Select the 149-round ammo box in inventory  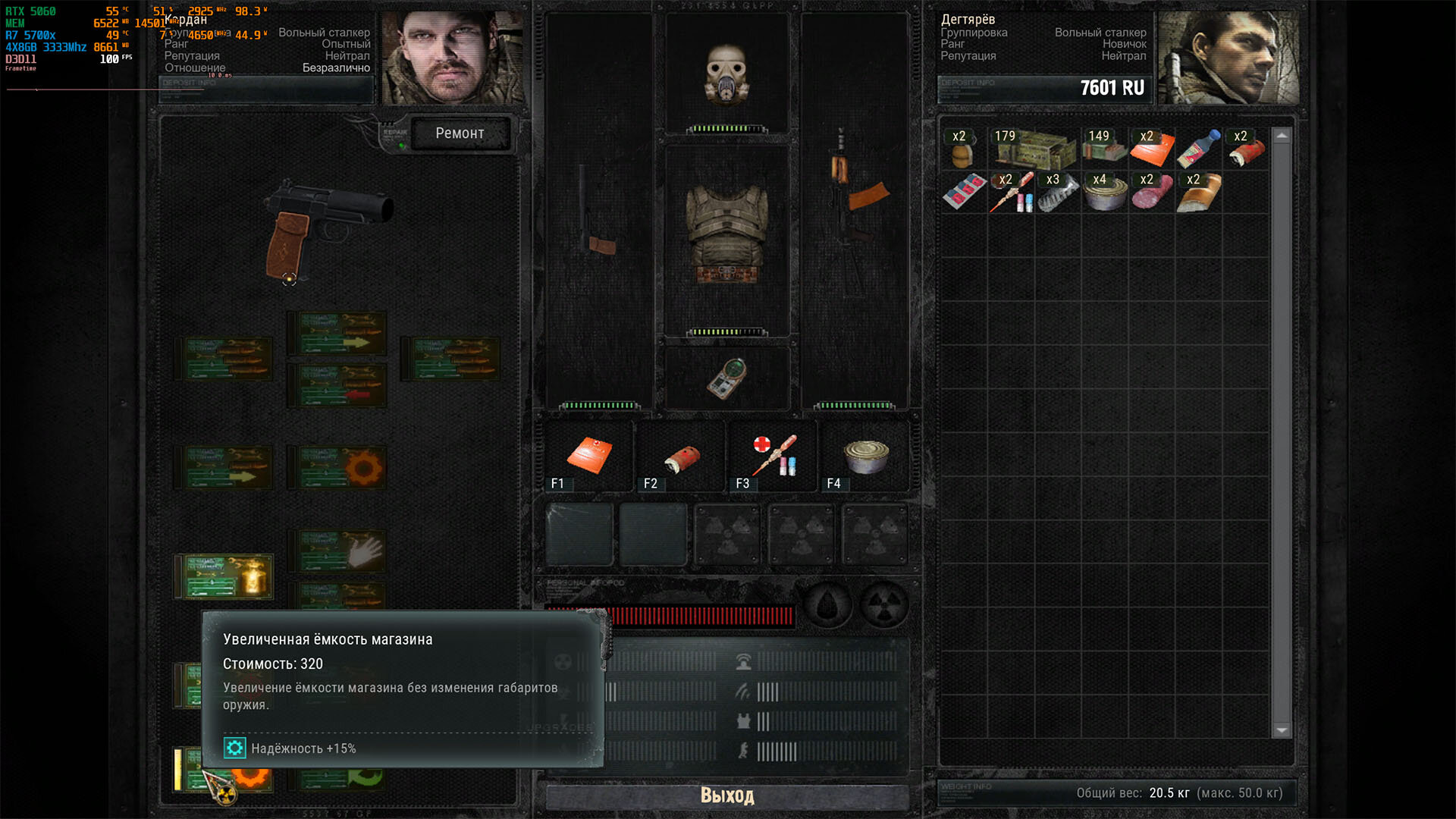point(1104,147)
